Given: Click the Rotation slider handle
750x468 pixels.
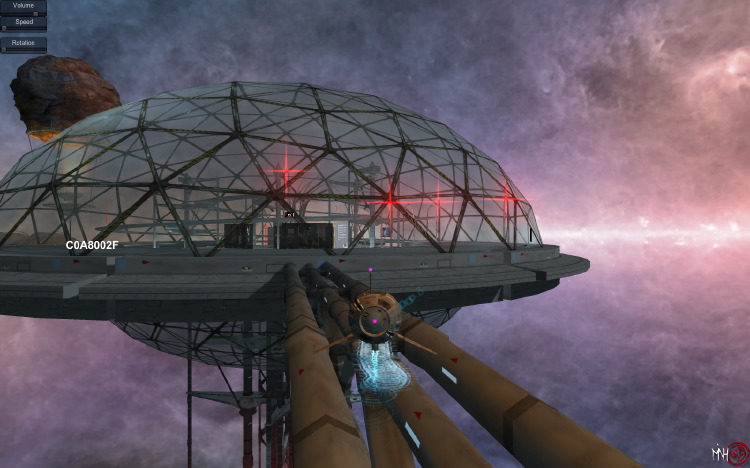Looking at the screenshot, I should (x=4, y=49).
